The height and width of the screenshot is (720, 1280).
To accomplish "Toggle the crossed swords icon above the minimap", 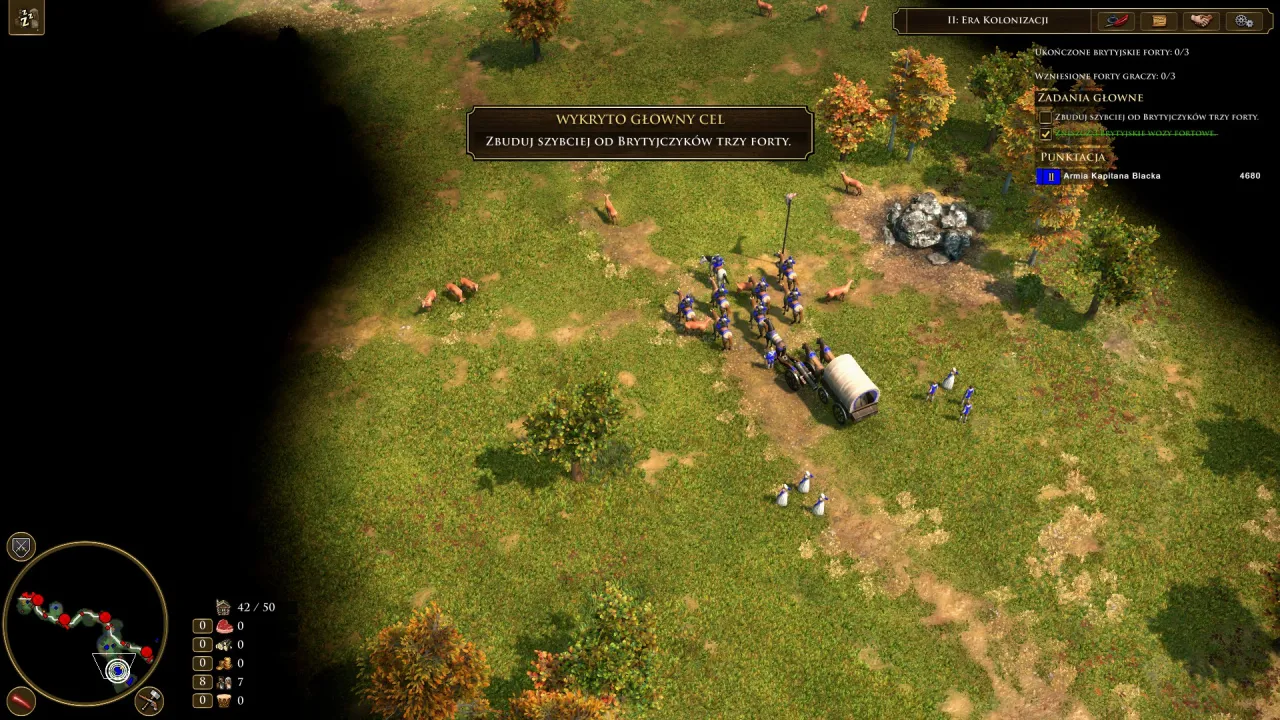I will 21,546.
